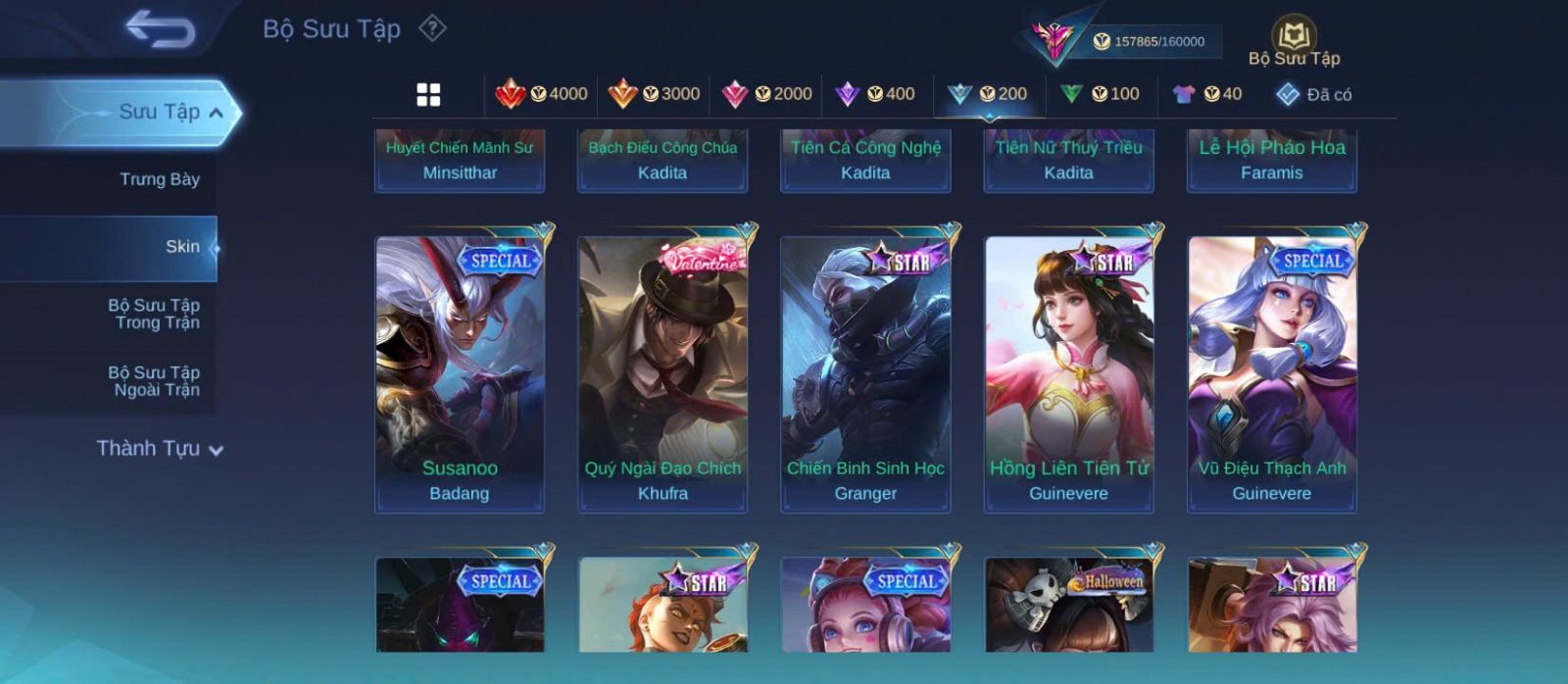The height and width of the screenshot is (684, 1568).
Task: Choose Granger Chiến Binh Sinh Học skin
Action: [x=865, y=372]
